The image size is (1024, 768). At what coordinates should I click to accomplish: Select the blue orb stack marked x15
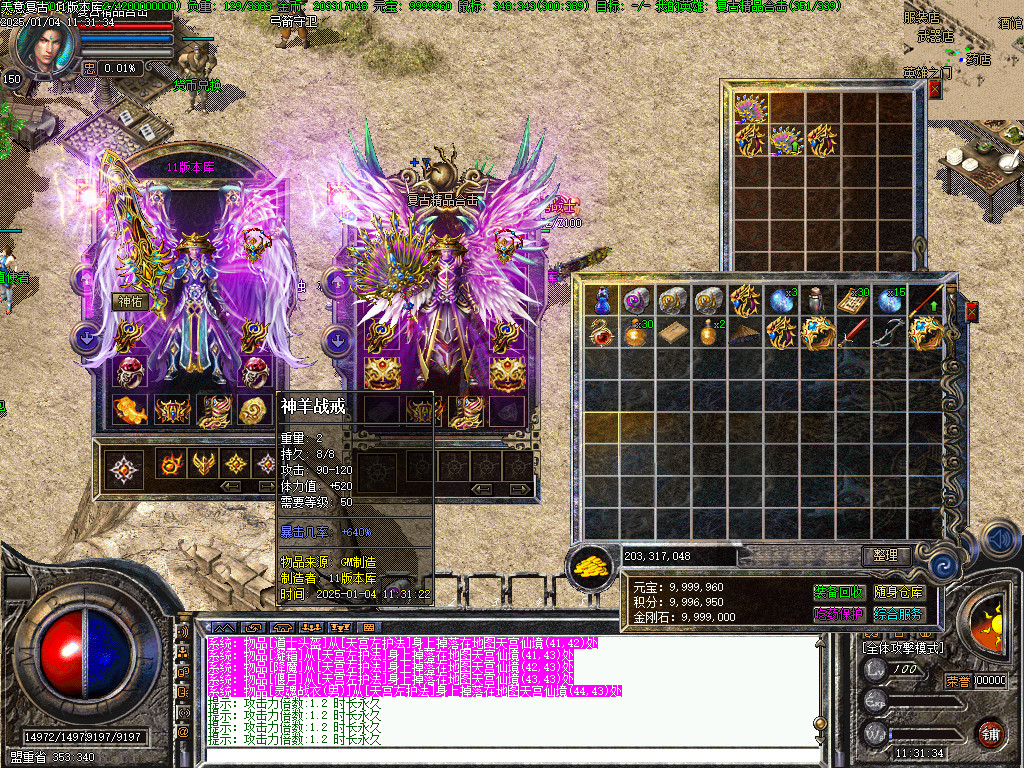[890, 300]
